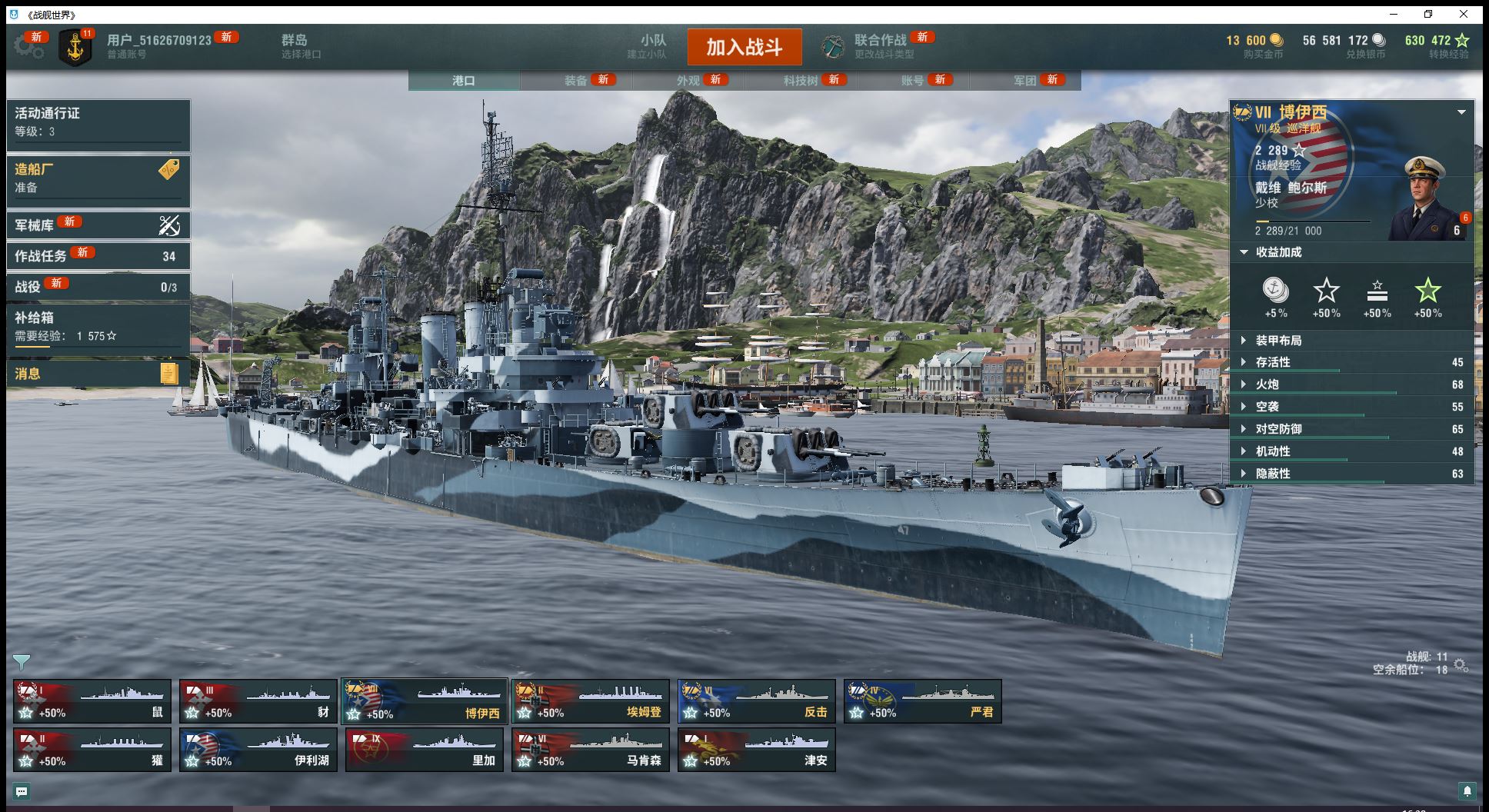This screenshot has height=812, width=1489.
Task: Click the 加入战斗 battle button
Action: 744,47
